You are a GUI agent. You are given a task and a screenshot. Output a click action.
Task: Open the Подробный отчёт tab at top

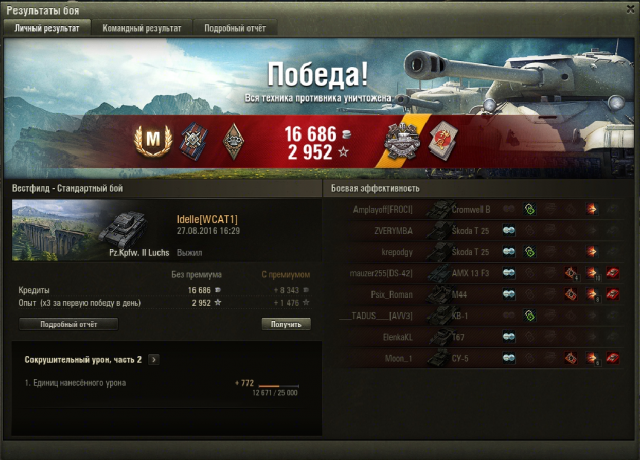[235, 29]
